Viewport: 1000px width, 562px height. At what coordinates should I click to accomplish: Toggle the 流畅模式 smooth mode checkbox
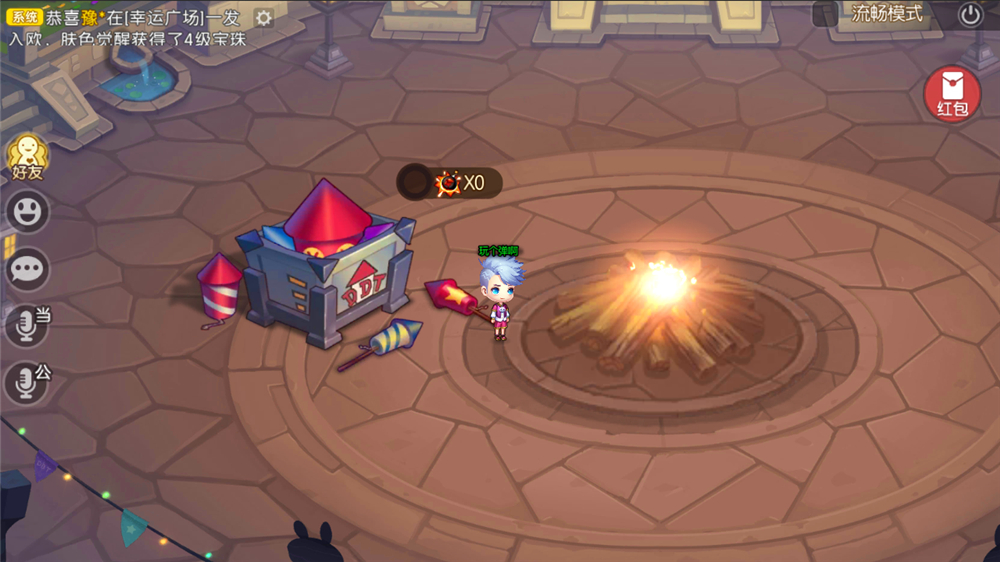pos(825,14)
